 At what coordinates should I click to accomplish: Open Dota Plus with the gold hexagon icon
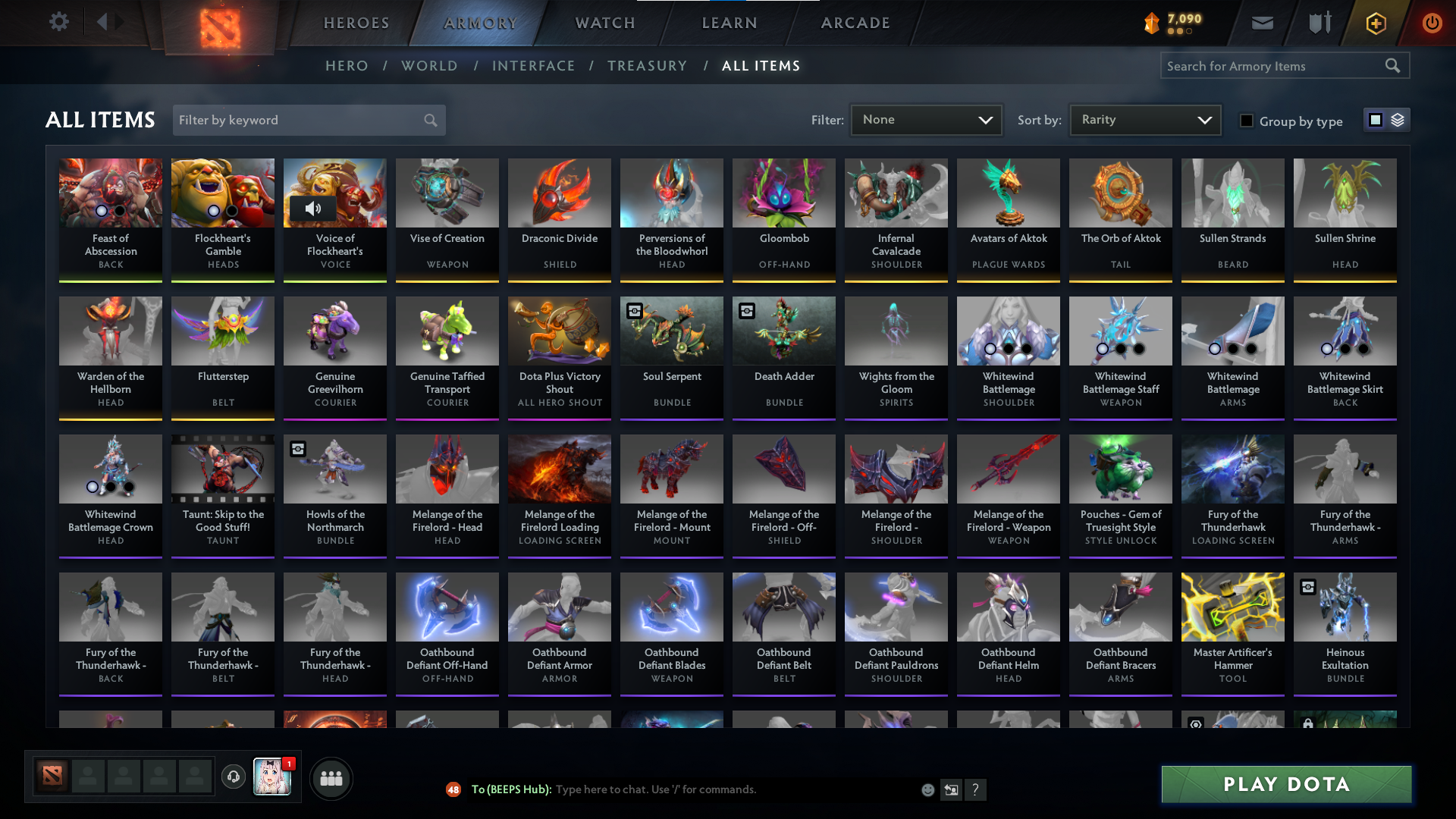[1375, 23]
